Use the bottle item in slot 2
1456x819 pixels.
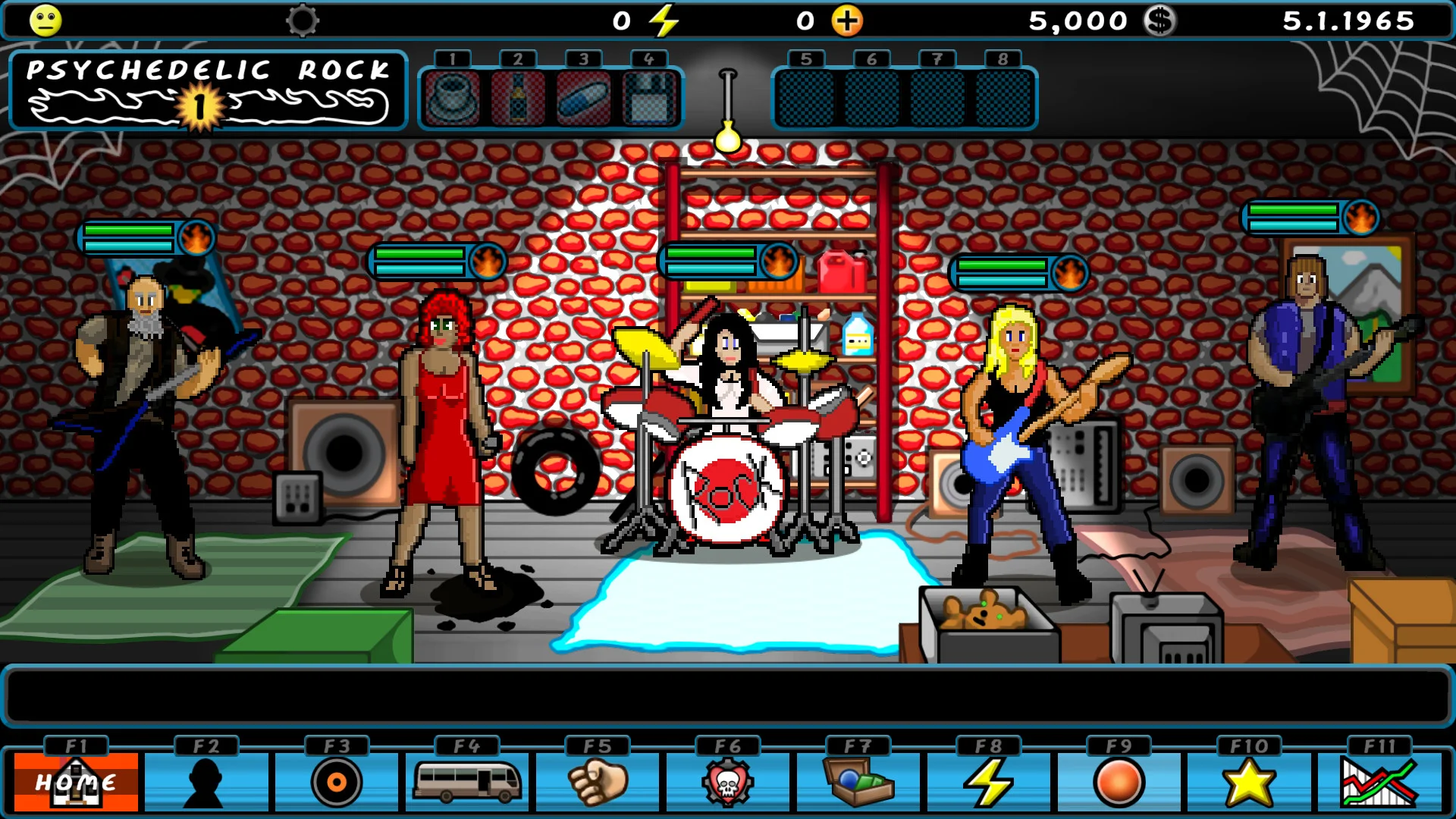click(x=517, y=99)
